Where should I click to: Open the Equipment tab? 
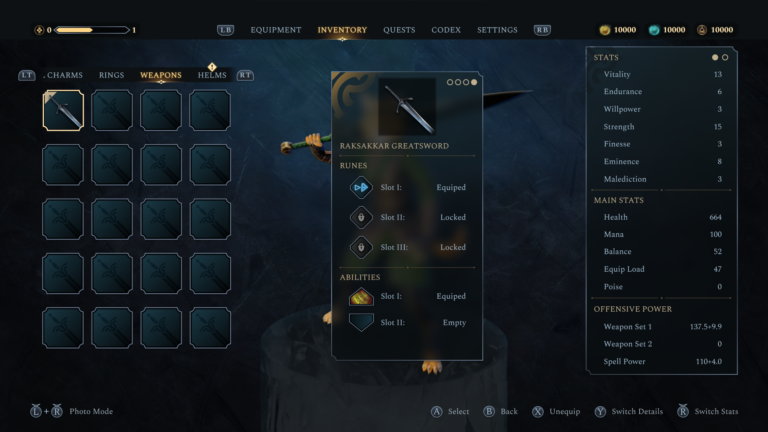[275, 30]
